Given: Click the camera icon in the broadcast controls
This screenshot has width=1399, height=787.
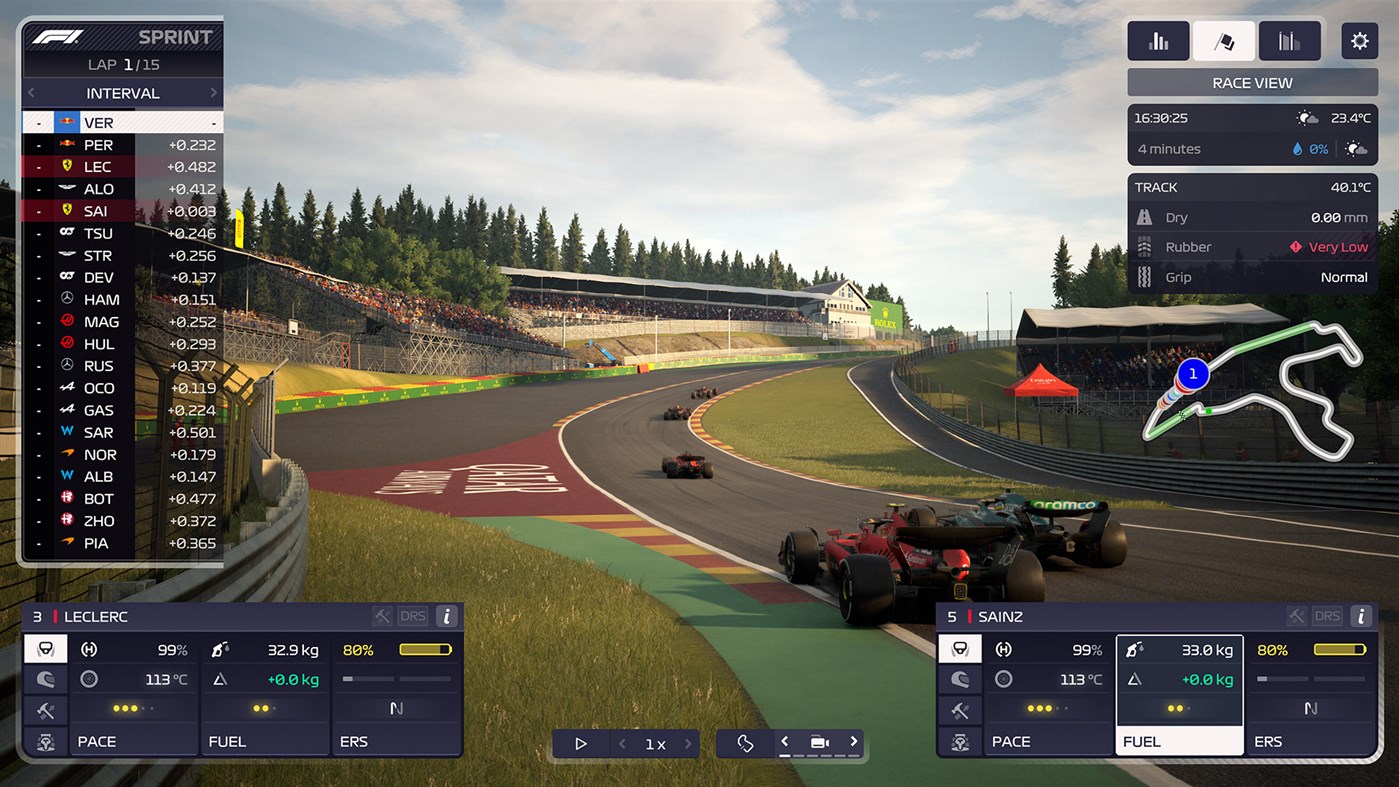Looking at the screenshot, I should pos(820,743).
